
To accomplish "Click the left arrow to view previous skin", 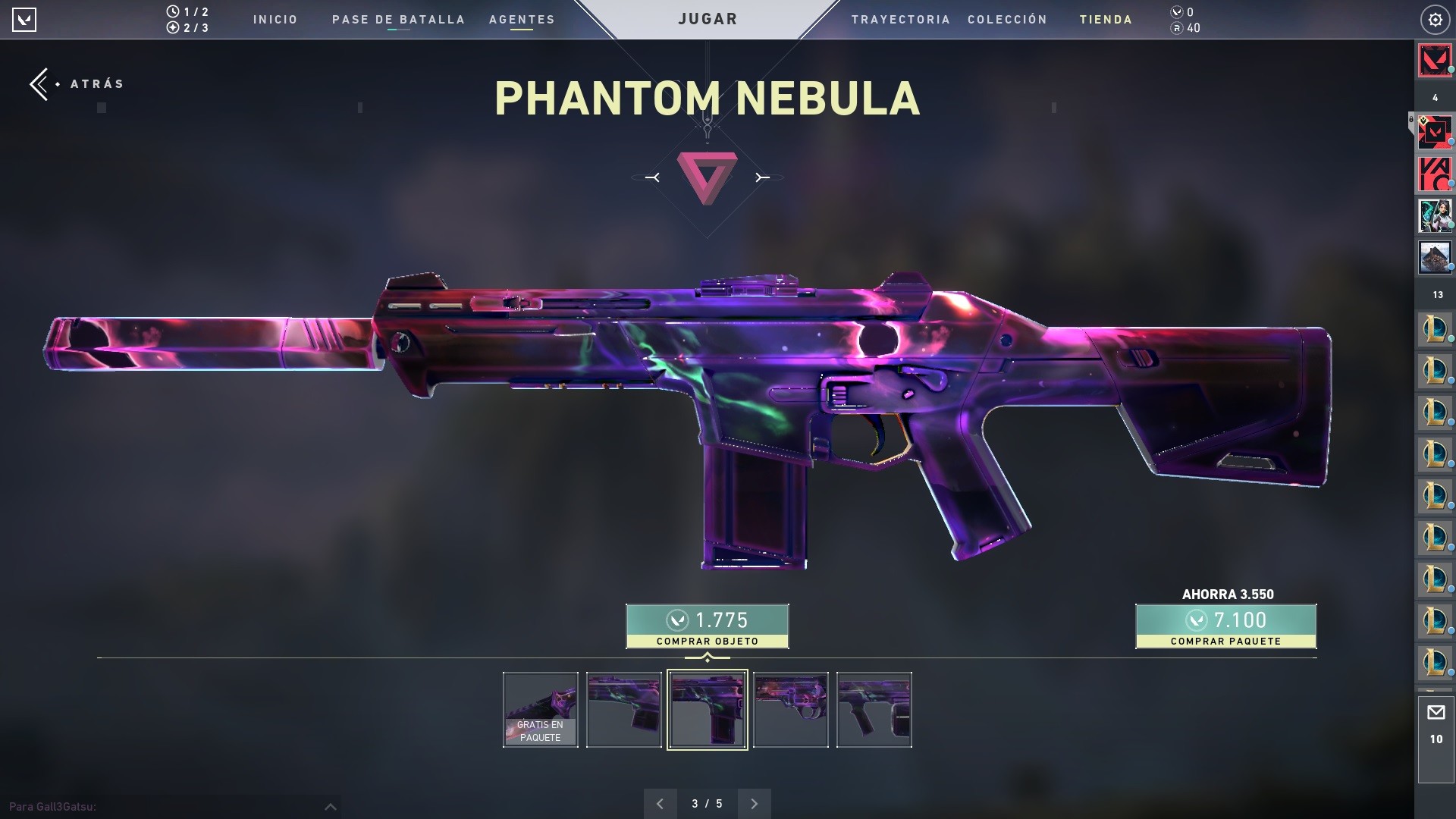I will pyautogui.click(x=660, y=803).
